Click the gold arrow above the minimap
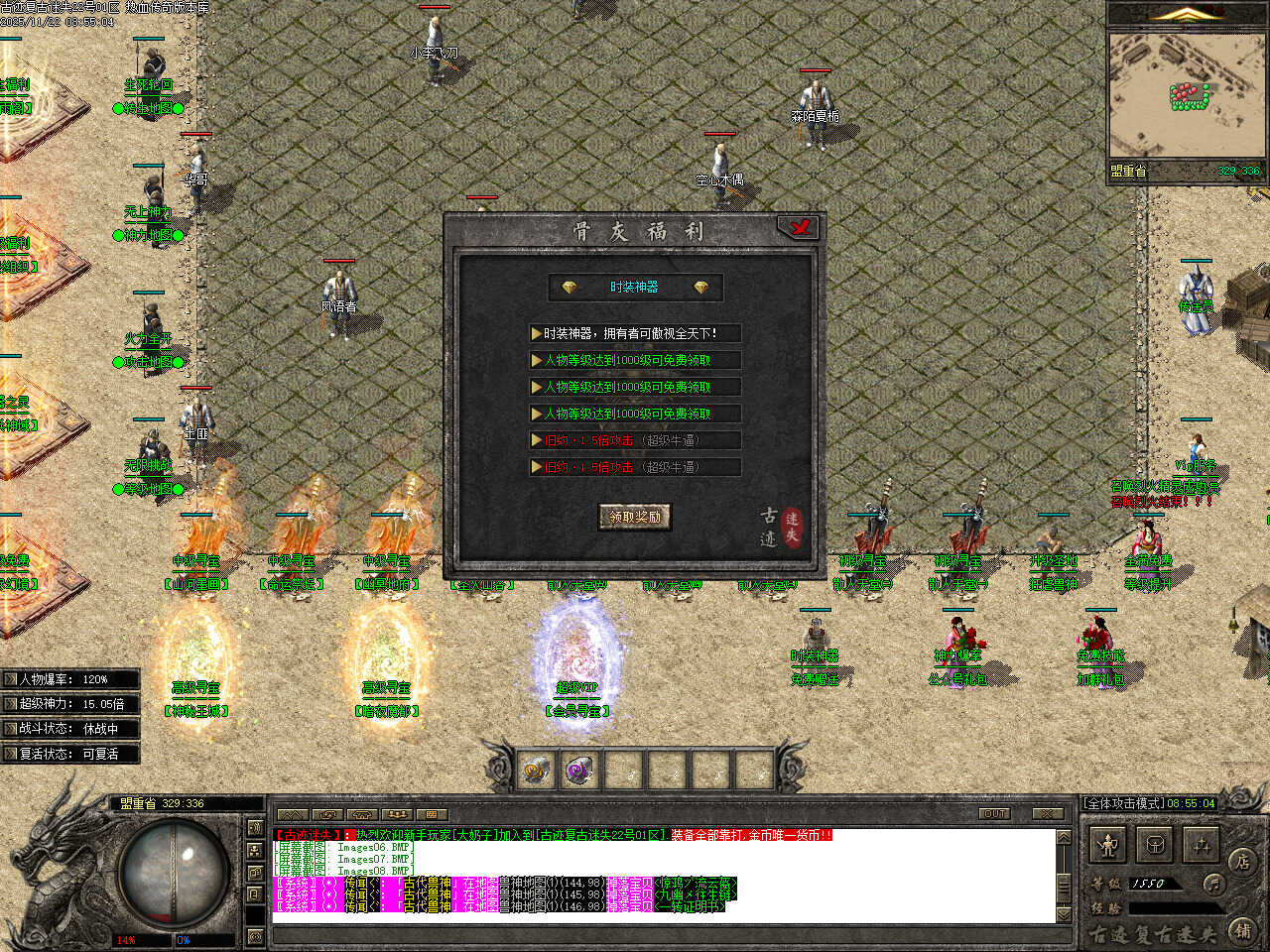Screen dimensions: 1270x952 (1187, 14)
